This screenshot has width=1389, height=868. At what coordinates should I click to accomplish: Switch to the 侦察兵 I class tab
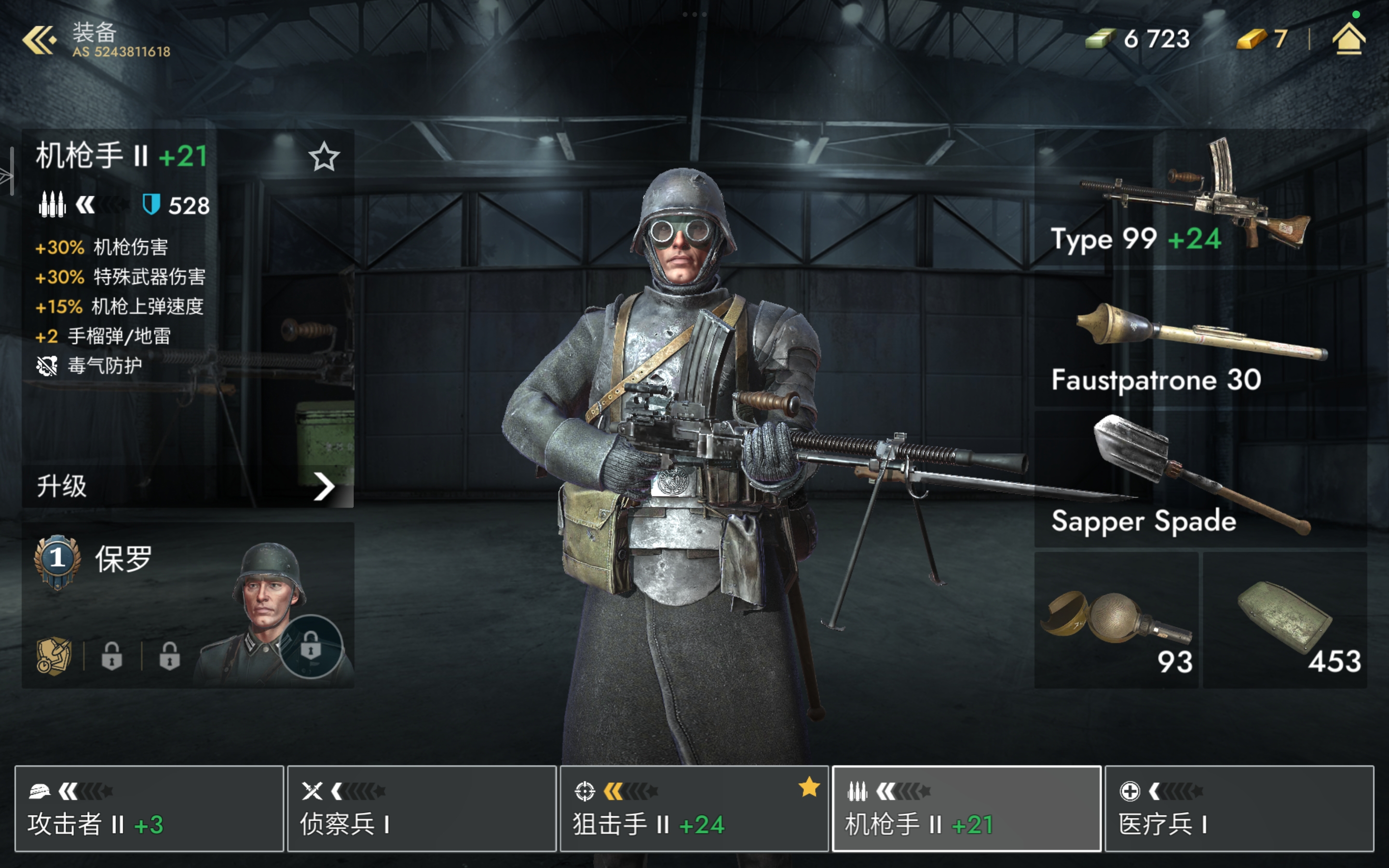point(422,808)
